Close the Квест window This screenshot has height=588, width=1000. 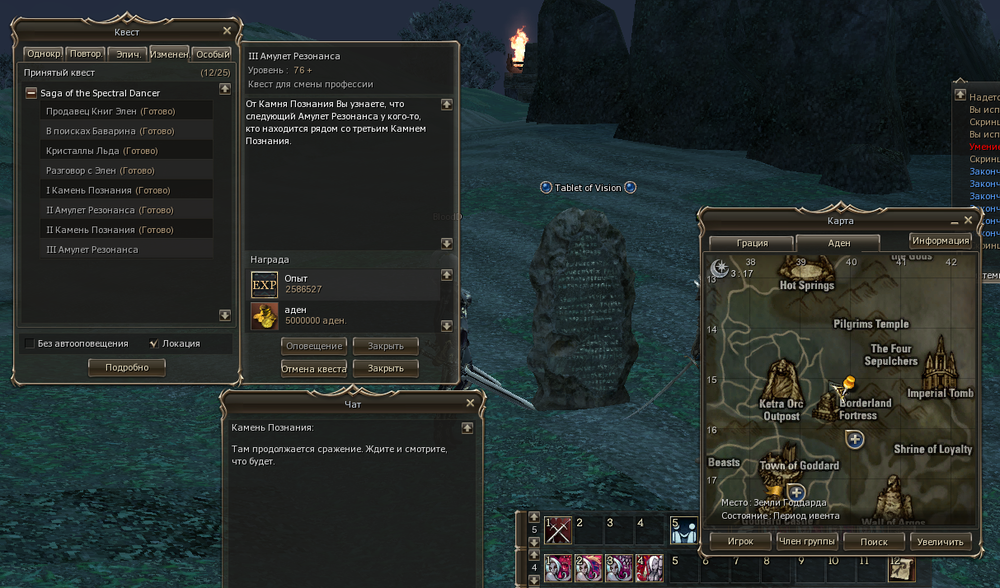click(x=227, y=31)
